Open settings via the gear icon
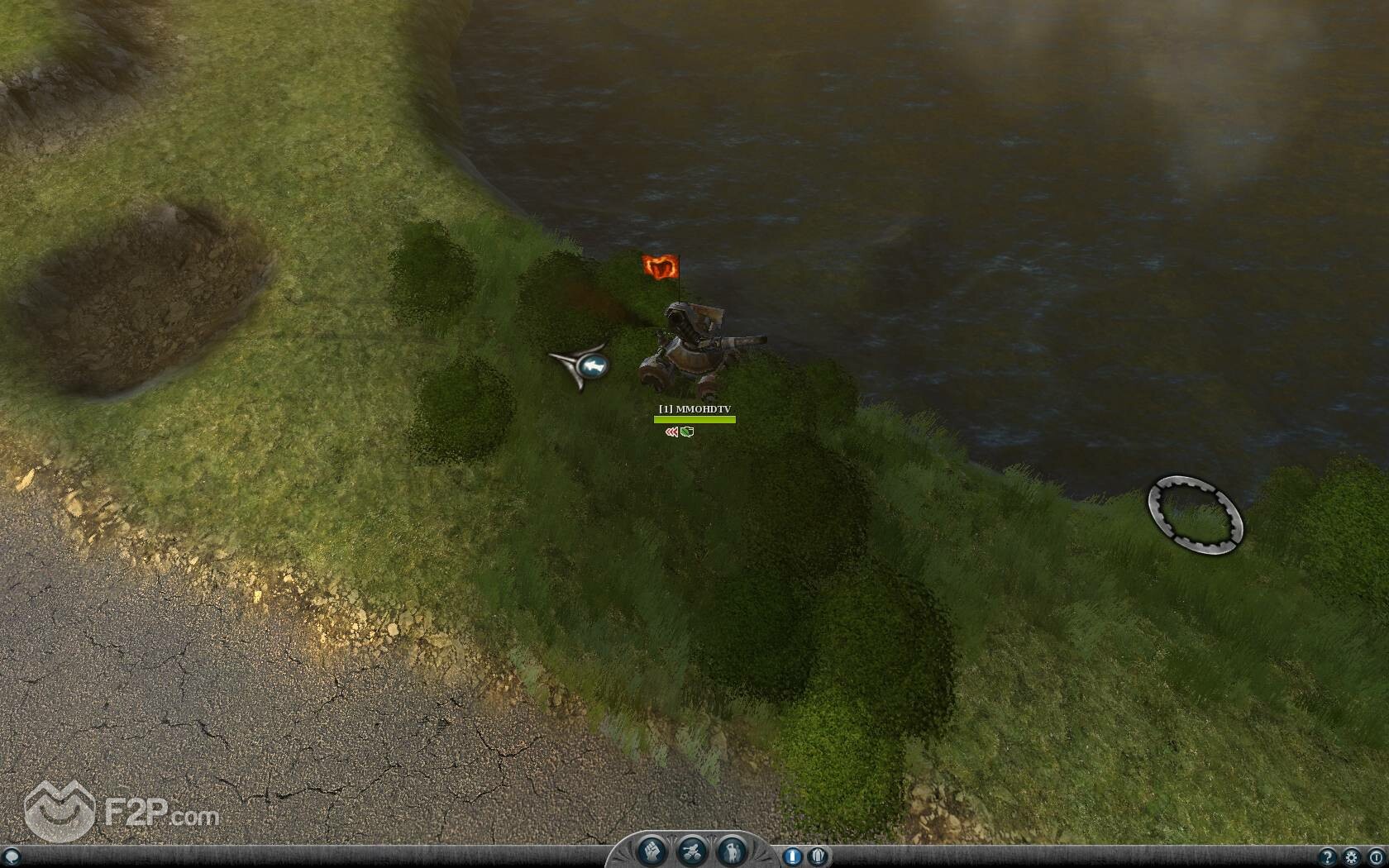The height and width of the screenshot is (868, 1389). pyautogui.click(x=1352, y=856)
